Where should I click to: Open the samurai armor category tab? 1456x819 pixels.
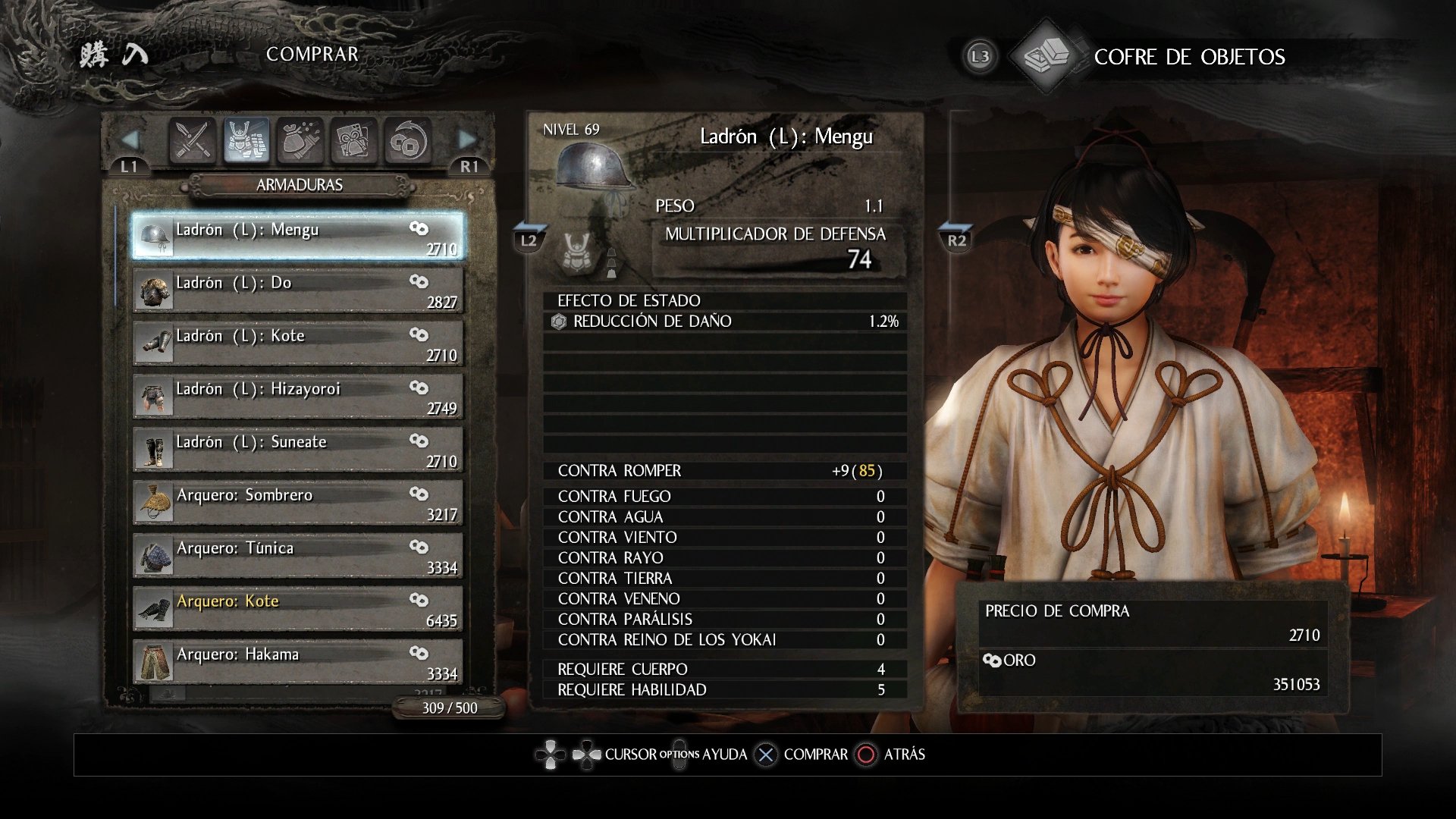pyautogui.click(x=246, y=140)
